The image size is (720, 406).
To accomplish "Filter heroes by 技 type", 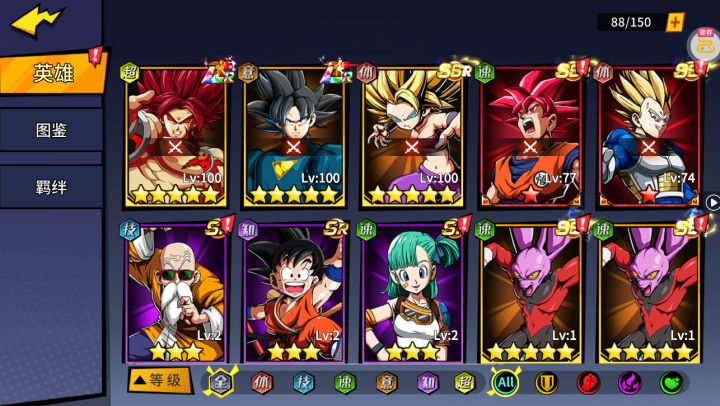I will pyautogui.click(x=303, y=382).
